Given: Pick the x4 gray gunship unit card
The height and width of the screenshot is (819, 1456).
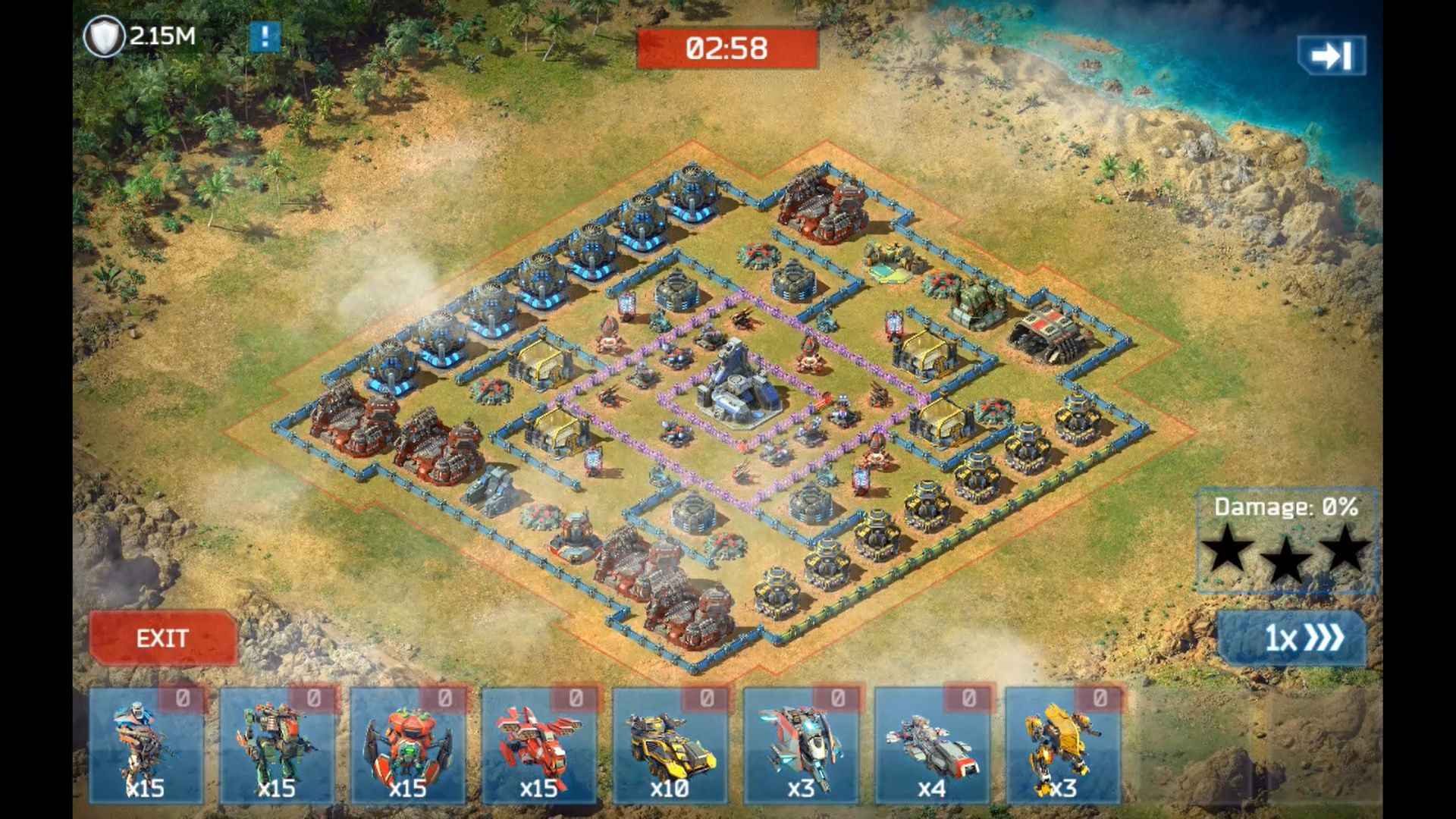Looking at the screenshot, I should (x=932, y=745).
